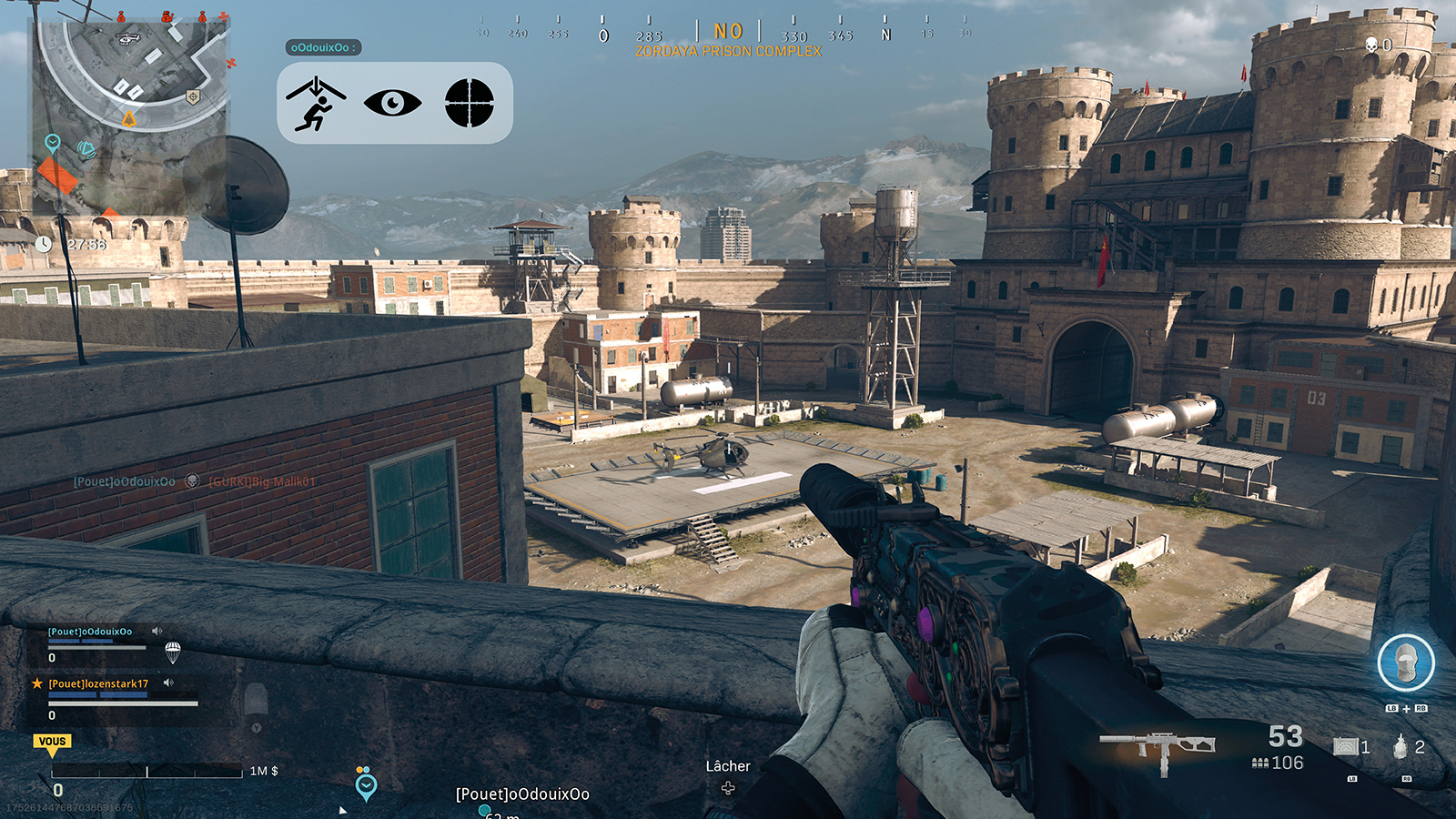This screenshot has height=819, width=1456.
Task: Click the teammate ping marker above [Pouet]oOdouixOo
Action: tap(366, 784)
